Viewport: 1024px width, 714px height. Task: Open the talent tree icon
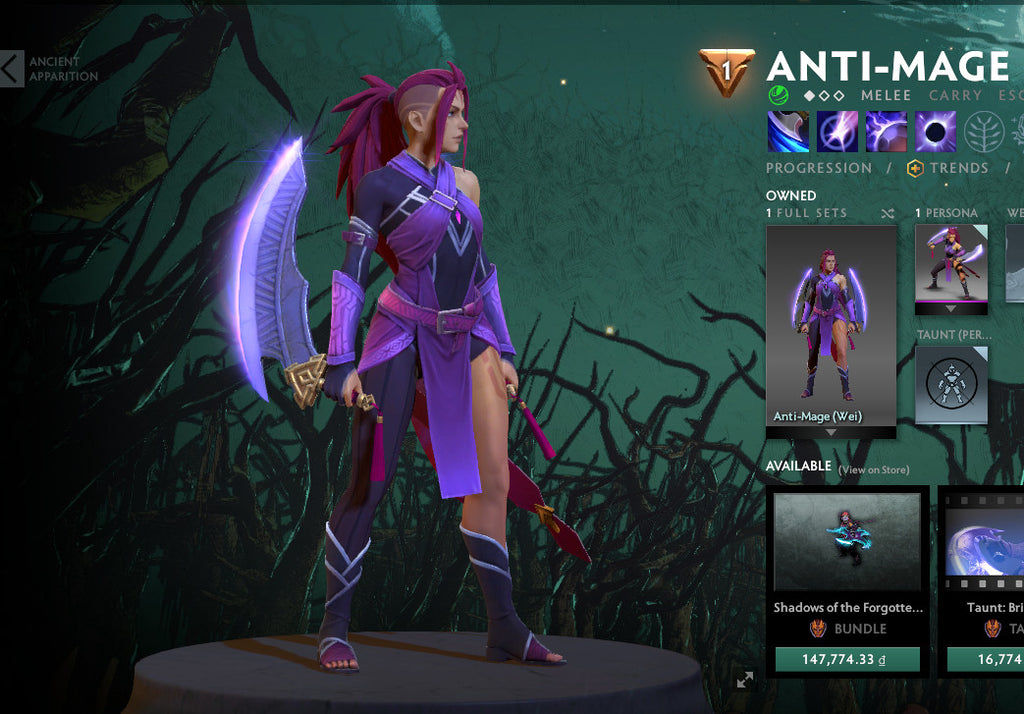coord(984,131)
